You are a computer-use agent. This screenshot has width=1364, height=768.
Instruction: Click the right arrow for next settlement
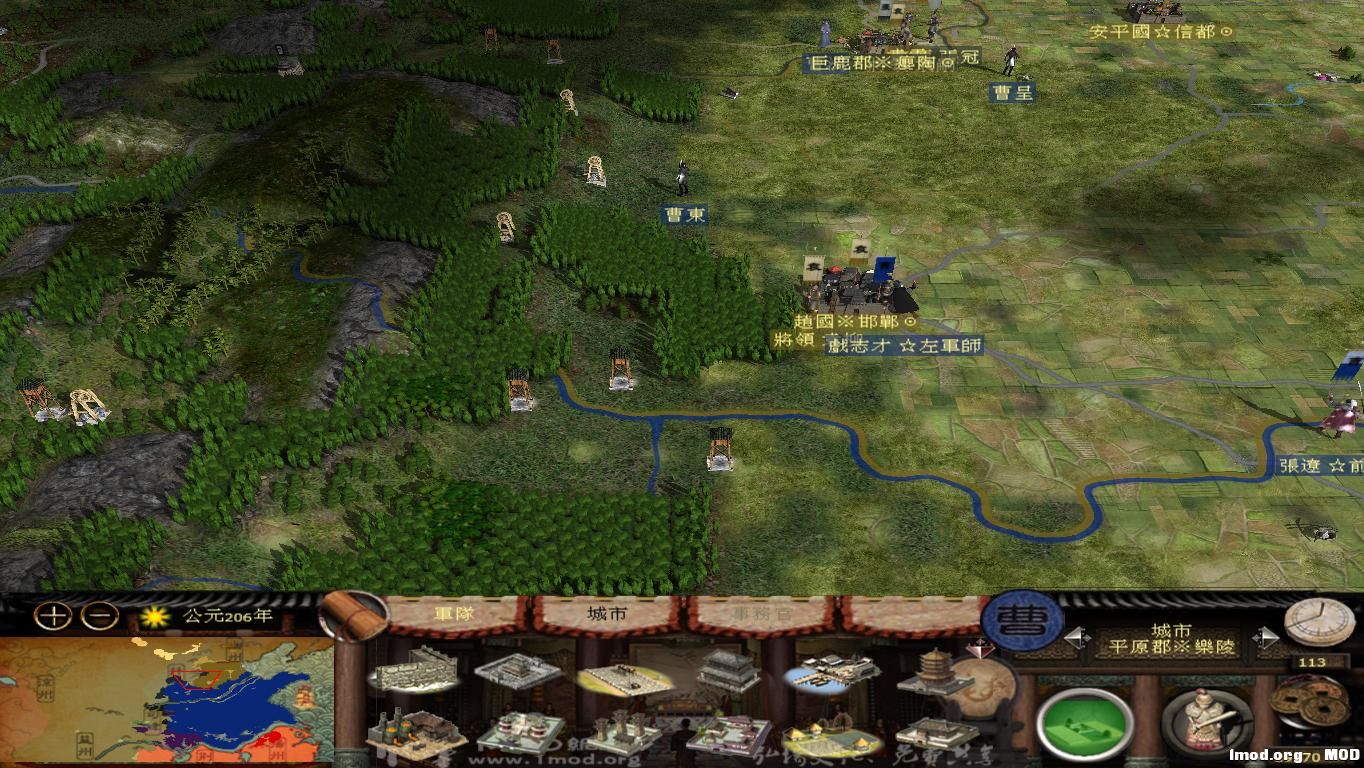[x=1268, y=638]
